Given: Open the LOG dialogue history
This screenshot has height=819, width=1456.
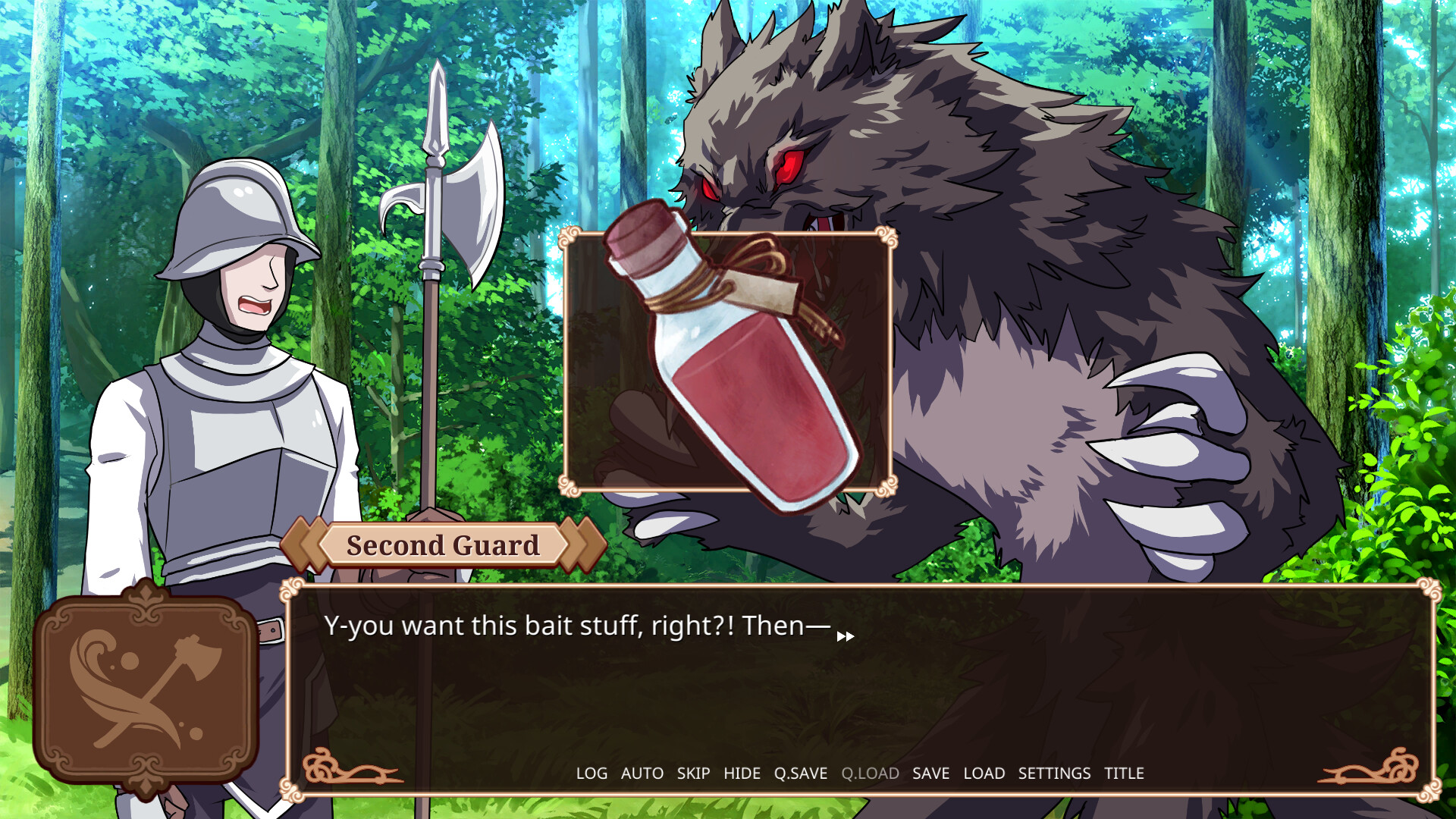Looking at the screenshot, I should [x=591, y=773].
